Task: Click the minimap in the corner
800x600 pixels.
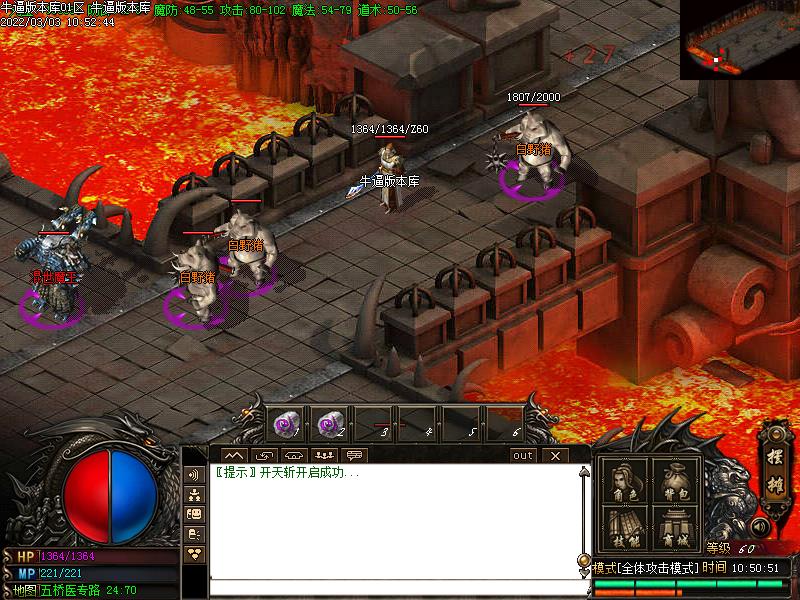Action: pos(740,39)
